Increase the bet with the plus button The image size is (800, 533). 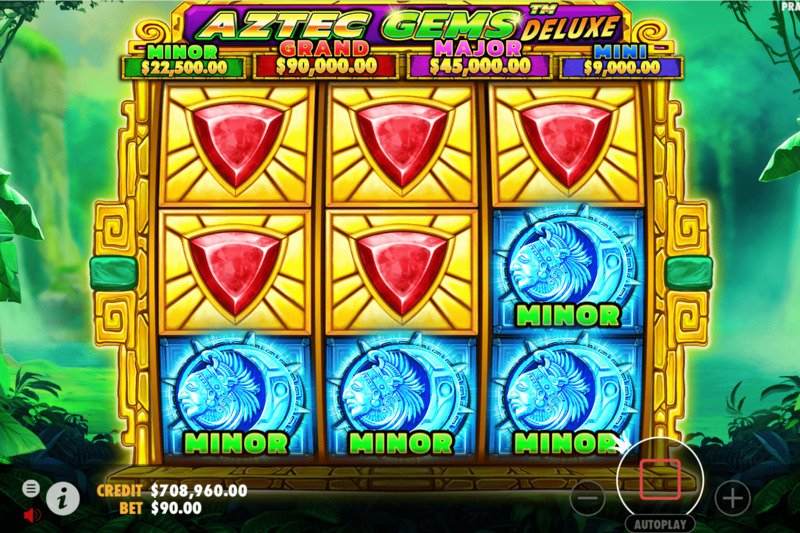(x=732, y=497)
